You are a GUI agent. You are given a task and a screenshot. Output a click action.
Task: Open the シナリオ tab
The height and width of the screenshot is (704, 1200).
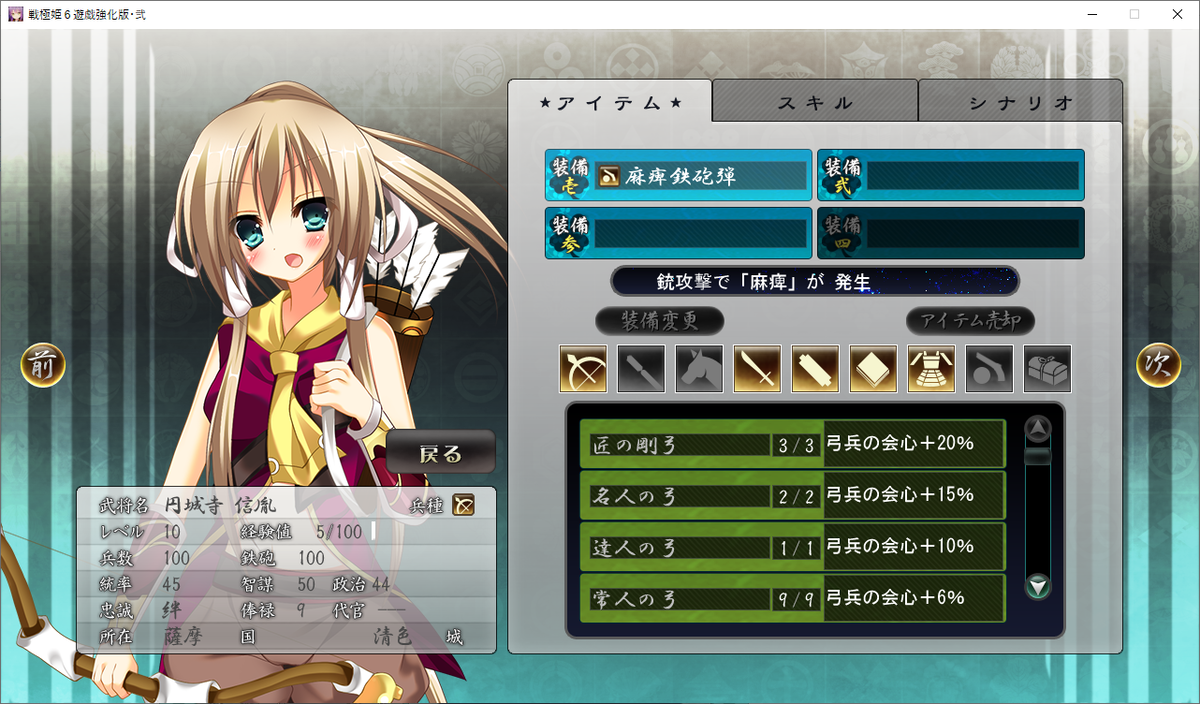pos(1020,102)
